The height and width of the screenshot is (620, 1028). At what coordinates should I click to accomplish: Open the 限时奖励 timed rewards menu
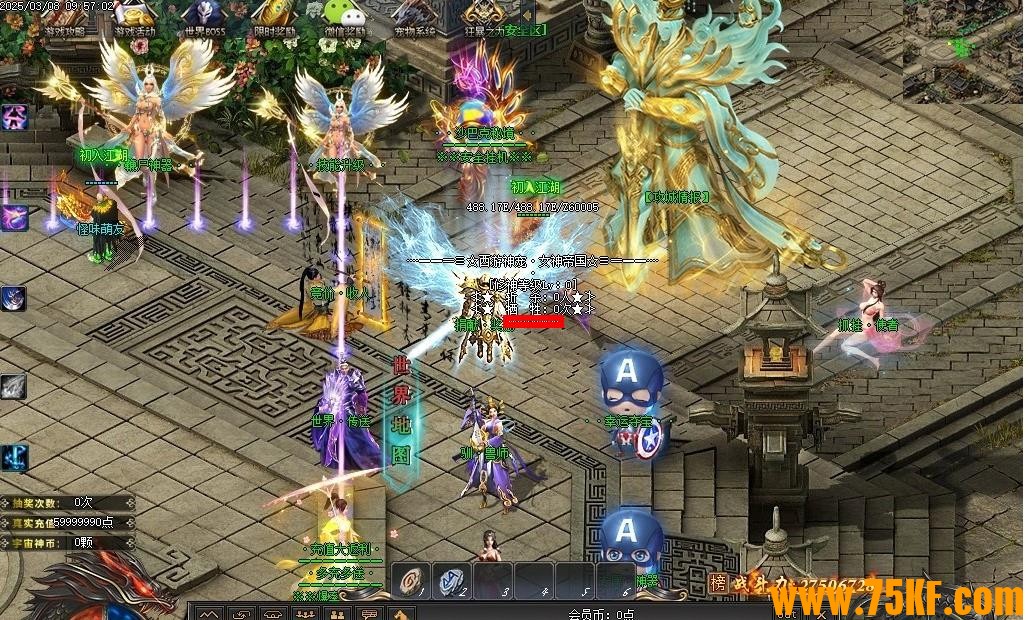(x=272, y=16)
